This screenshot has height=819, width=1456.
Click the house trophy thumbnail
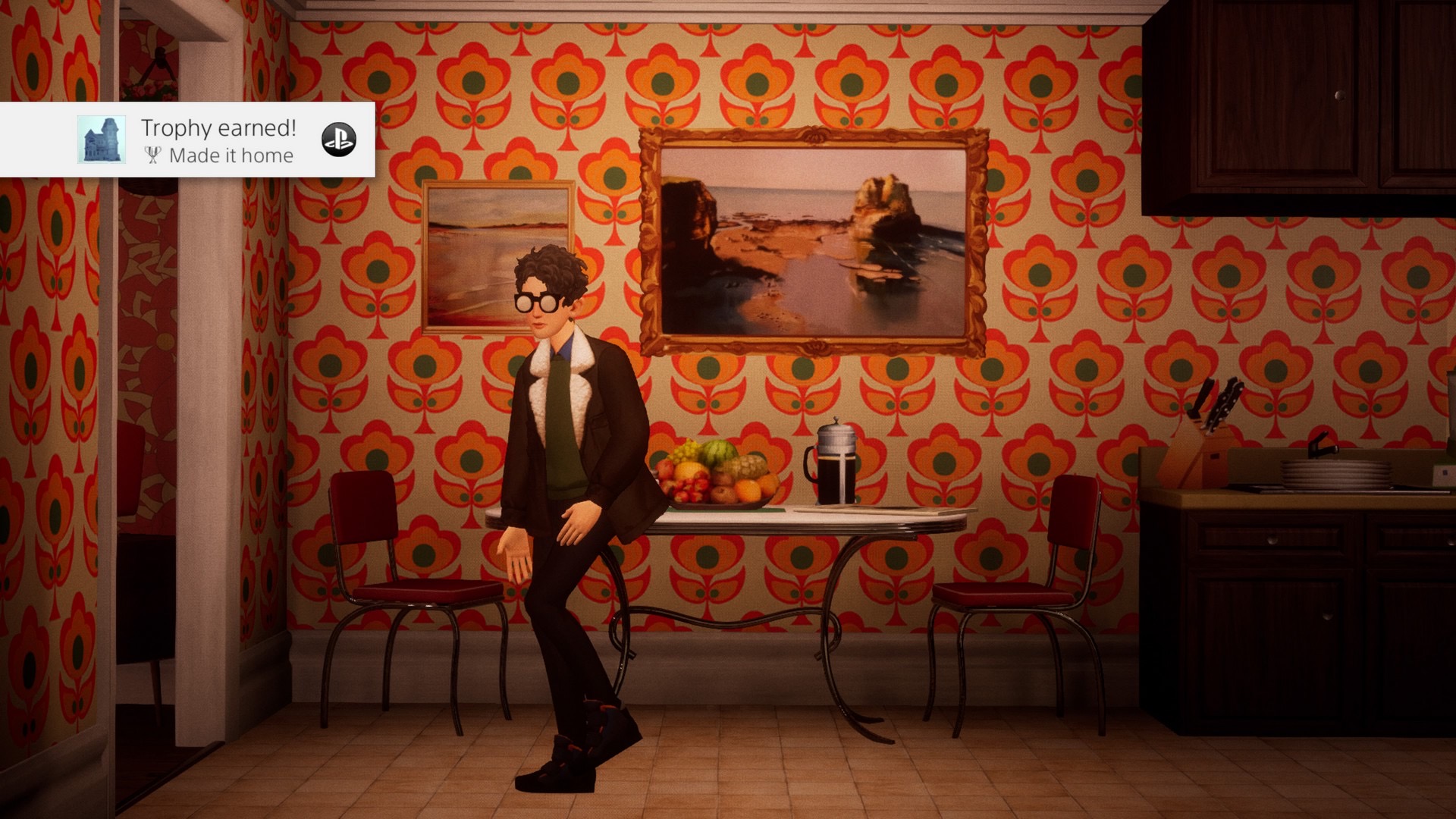[x=102, y=140]
